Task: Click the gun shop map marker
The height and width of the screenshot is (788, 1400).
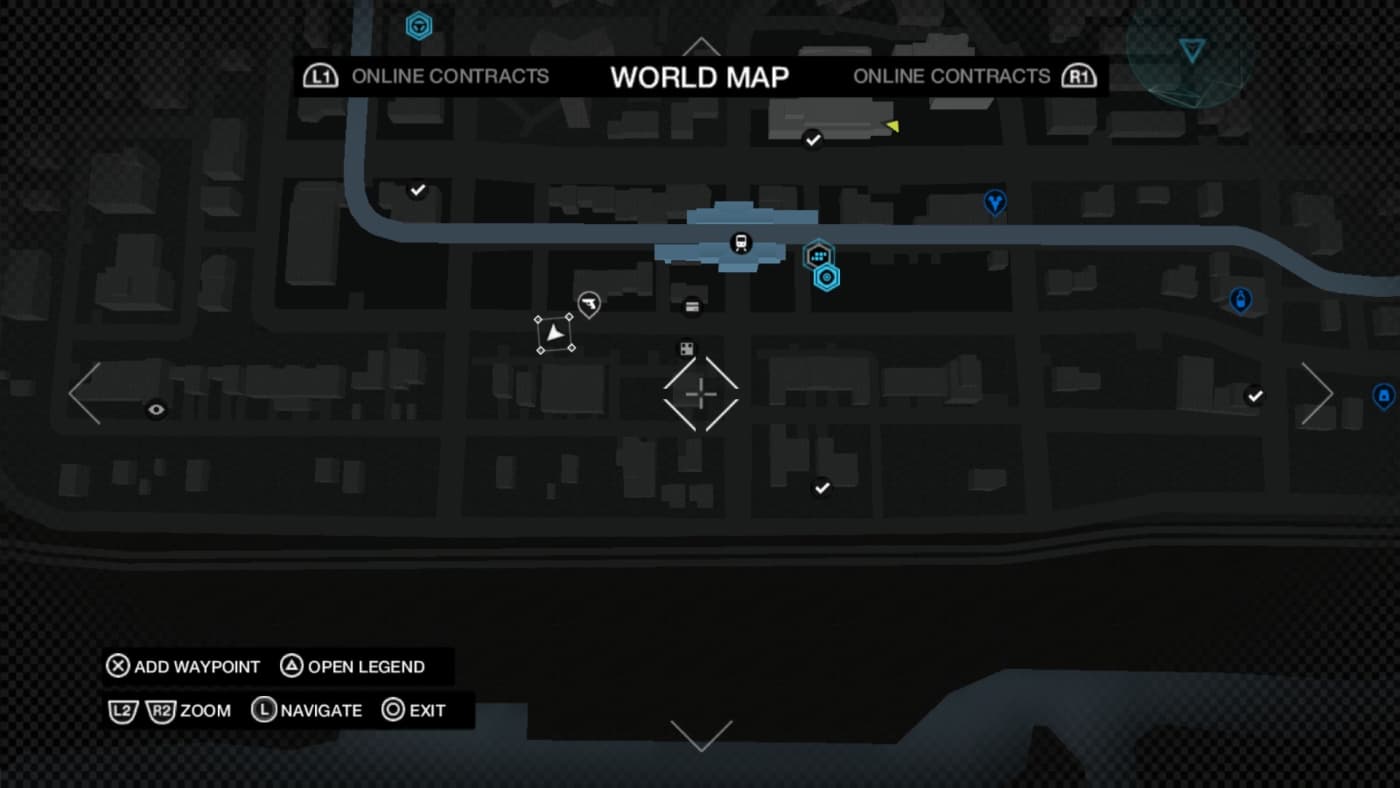Action: click(588, 304)
